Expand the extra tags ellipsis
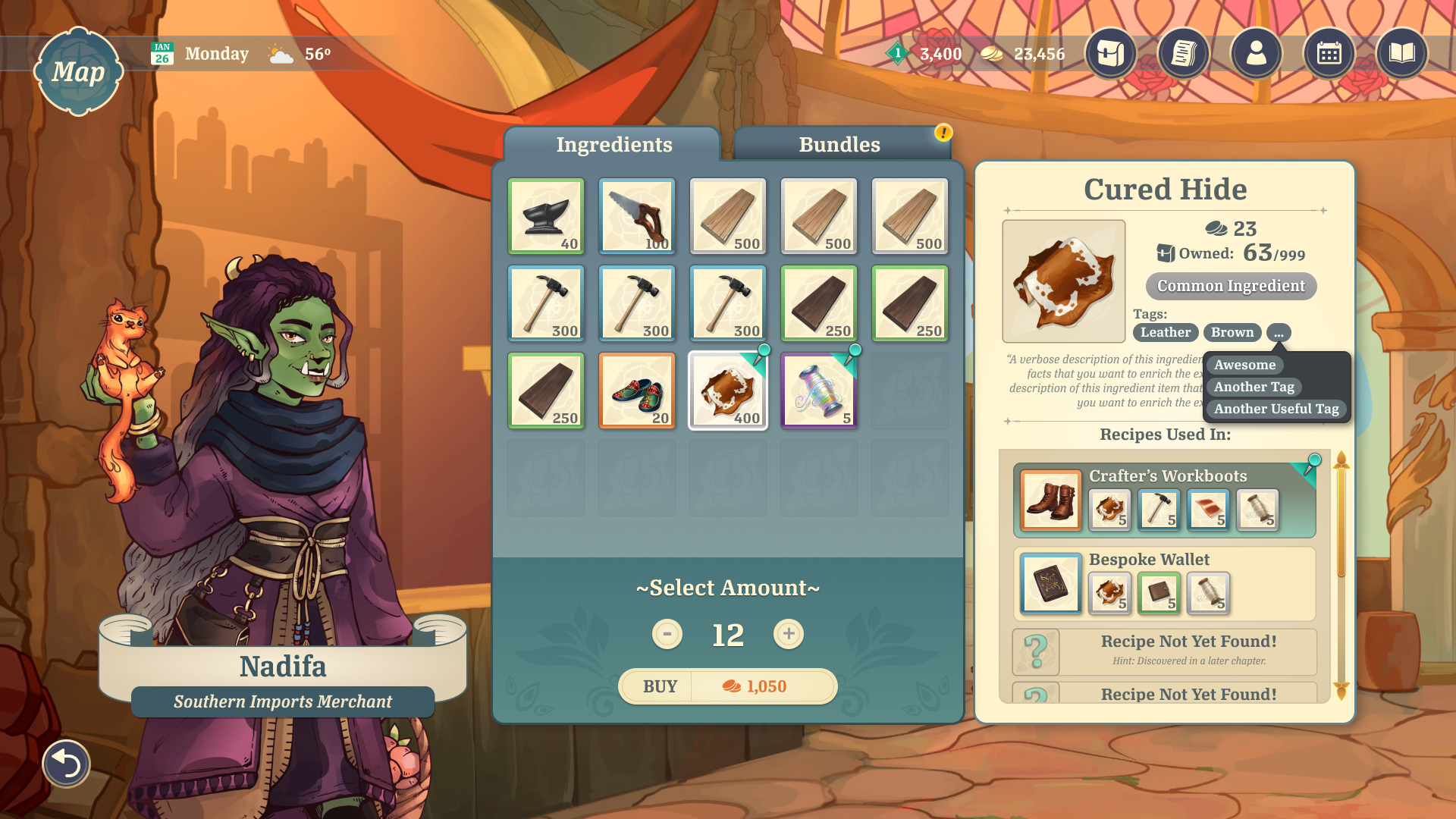 [1279, 333]
